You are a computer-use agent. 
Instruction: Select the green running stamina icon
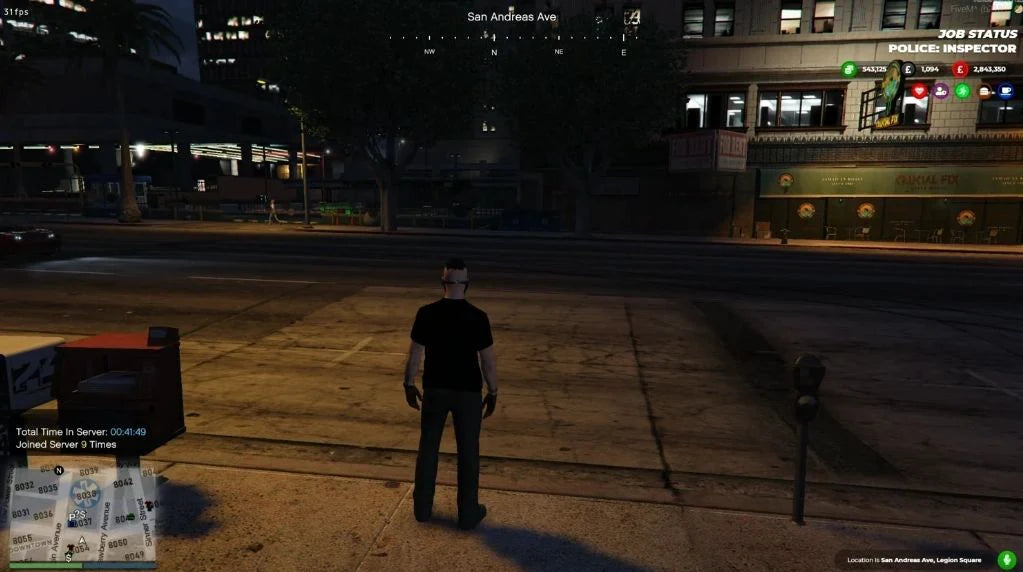click(962, 91)
